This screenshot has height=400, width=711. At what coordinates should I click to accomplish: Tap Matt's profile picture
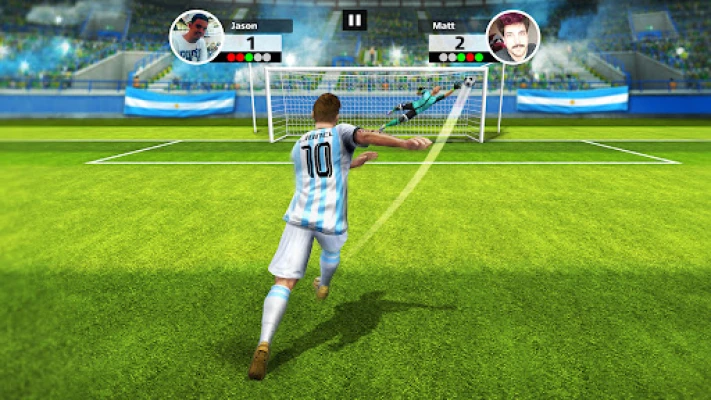(x=512, y=37)
